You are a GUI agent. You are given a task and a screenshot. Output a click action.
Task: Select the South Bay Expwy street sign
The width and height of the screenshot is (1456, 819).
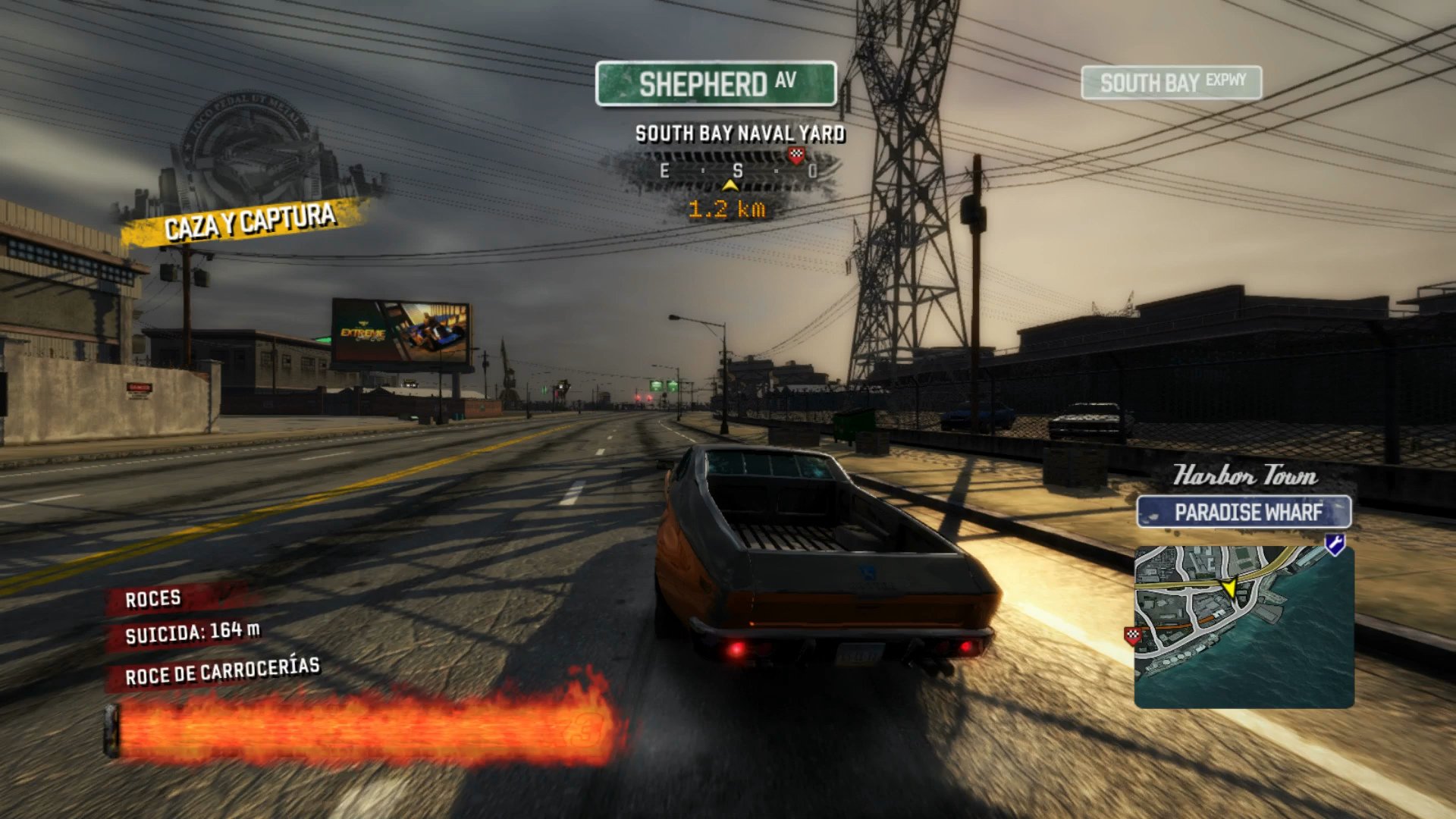(x=1171, y=83)
